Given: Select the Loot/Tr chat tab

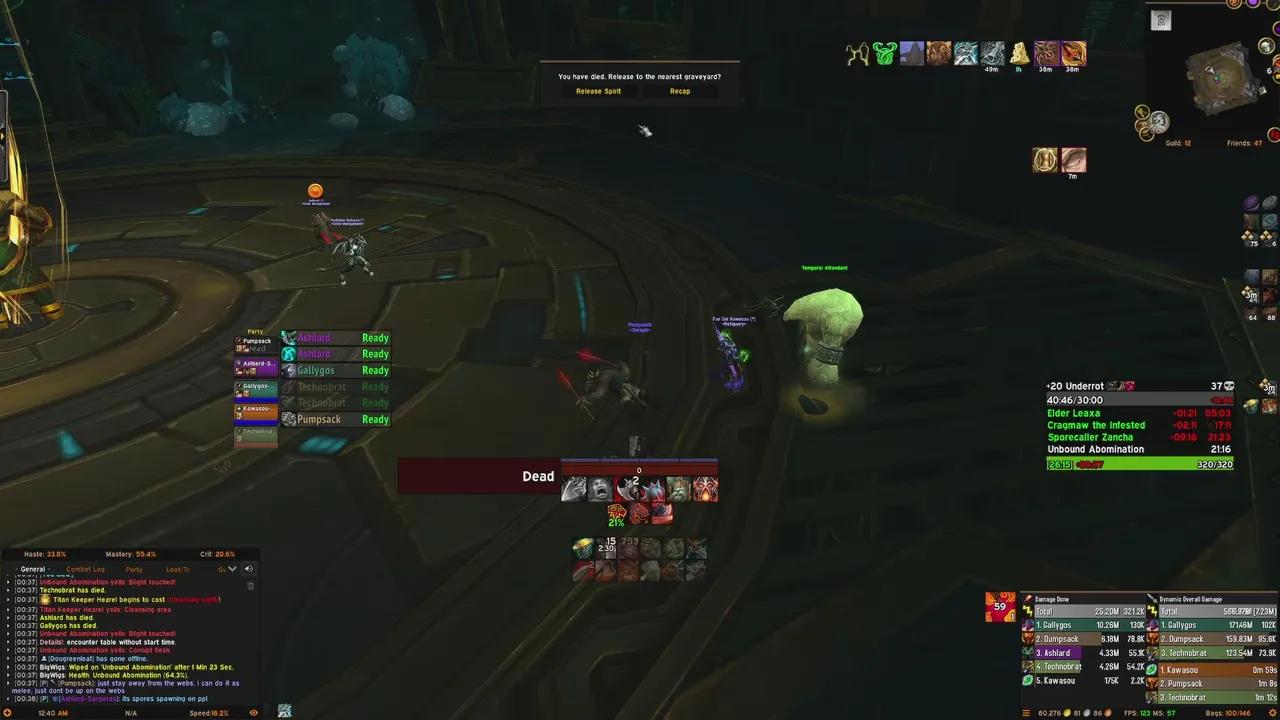Looking at the screenshot, I should [178, 569].
